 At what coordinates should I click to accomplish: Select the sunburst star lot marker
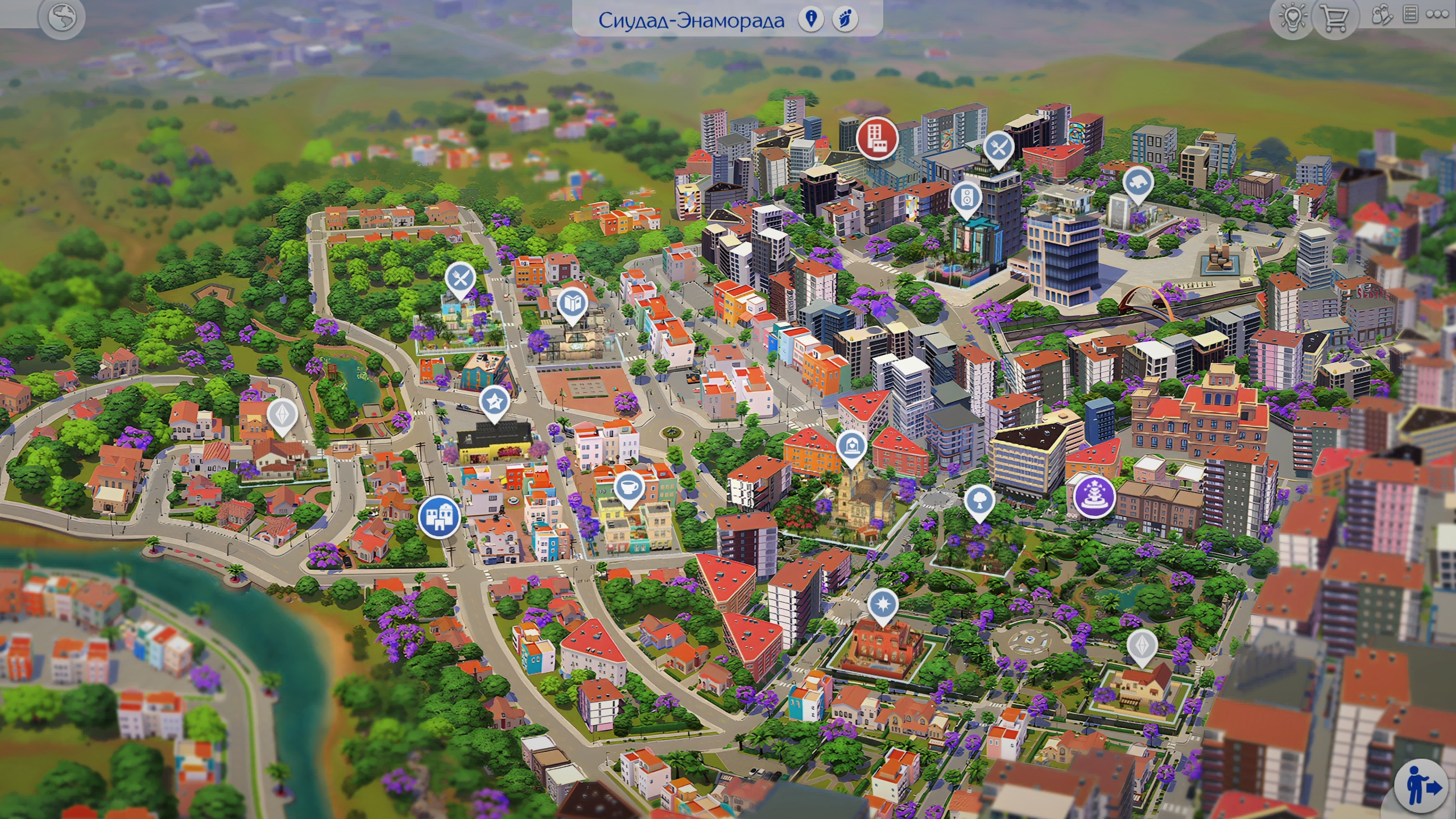click(x=883, y=603)
